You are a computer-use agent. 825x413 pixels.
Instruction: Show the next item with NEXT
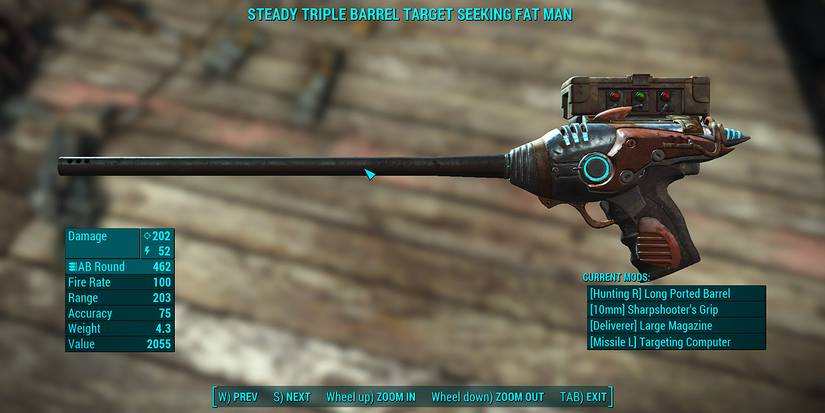tap(291, 397)
